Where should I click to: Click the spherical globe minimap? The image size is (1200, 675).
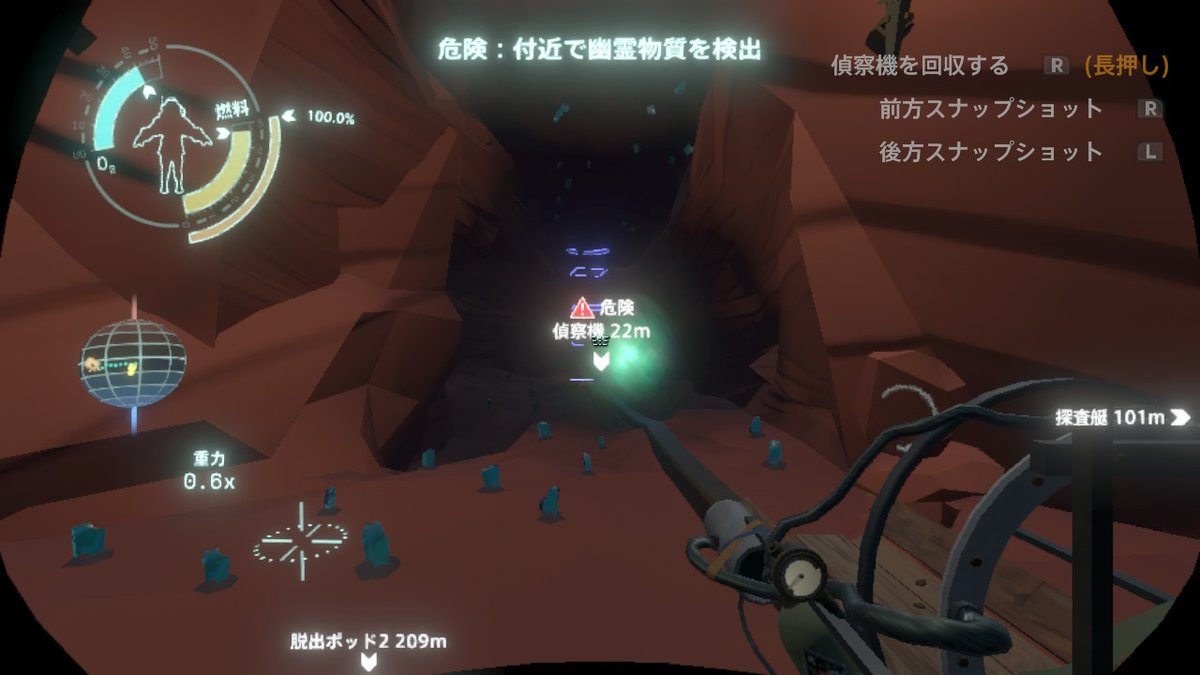pyautogui.click(x=134, y=362)
